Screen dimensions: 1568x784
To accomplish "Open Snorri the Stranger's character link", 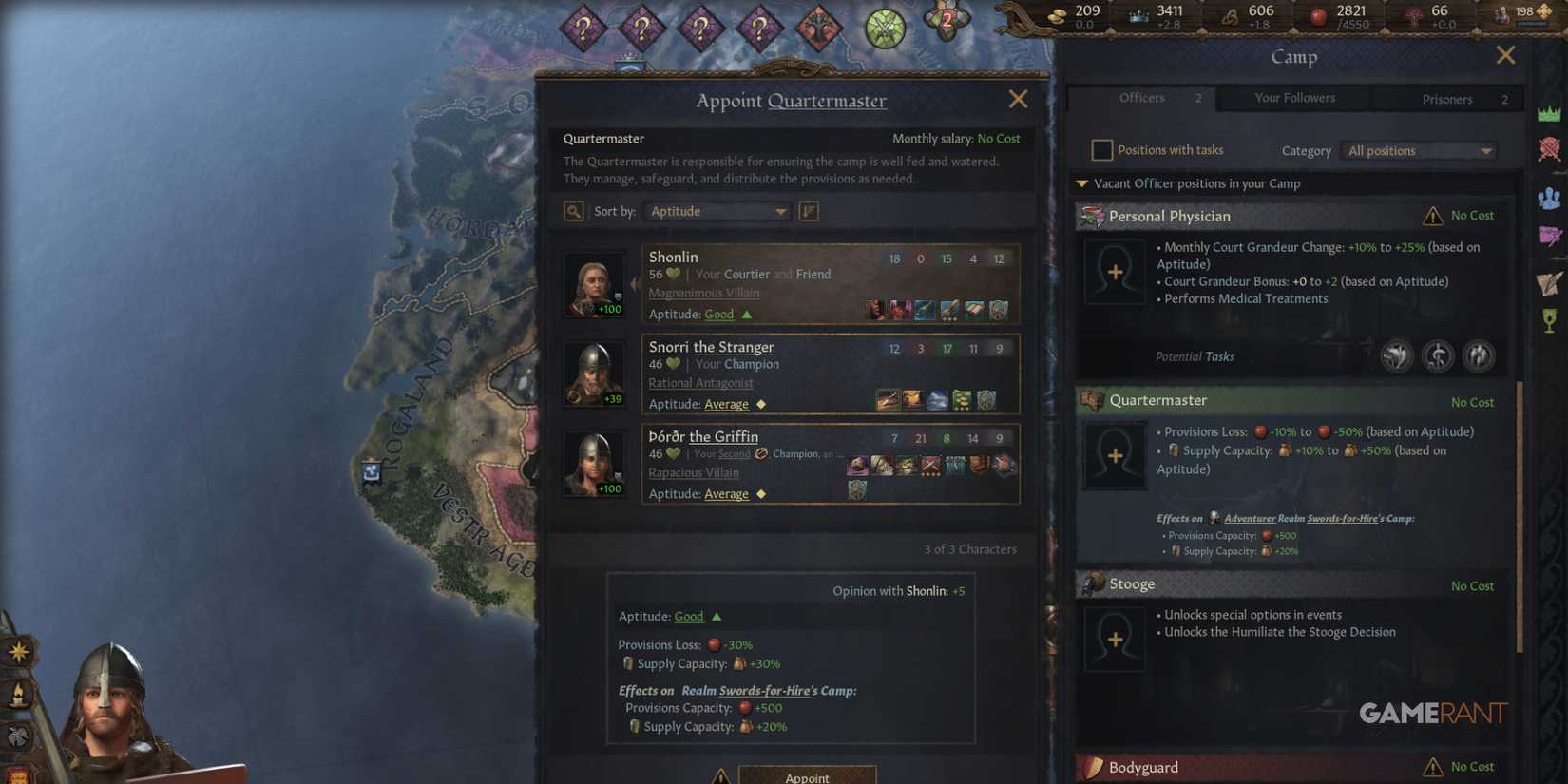I will [711, 347].
